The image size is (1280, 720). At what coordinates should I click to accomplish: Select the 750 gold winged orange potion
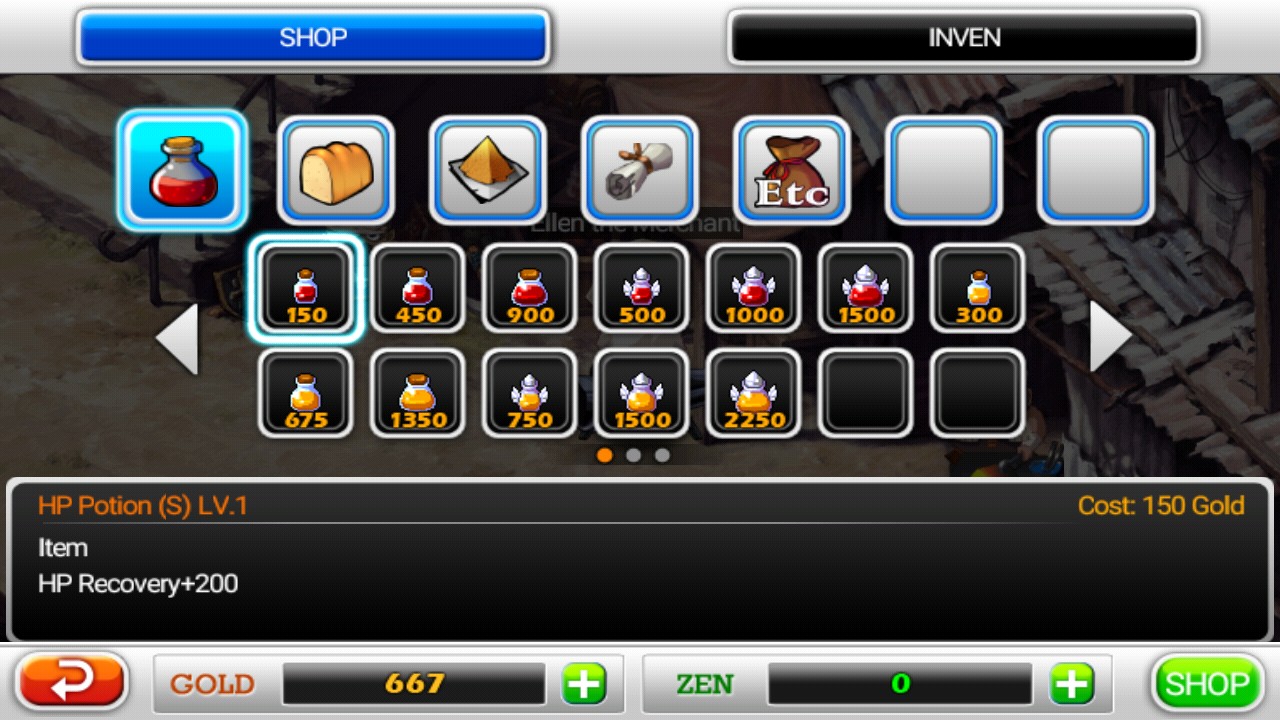(530, 394)
